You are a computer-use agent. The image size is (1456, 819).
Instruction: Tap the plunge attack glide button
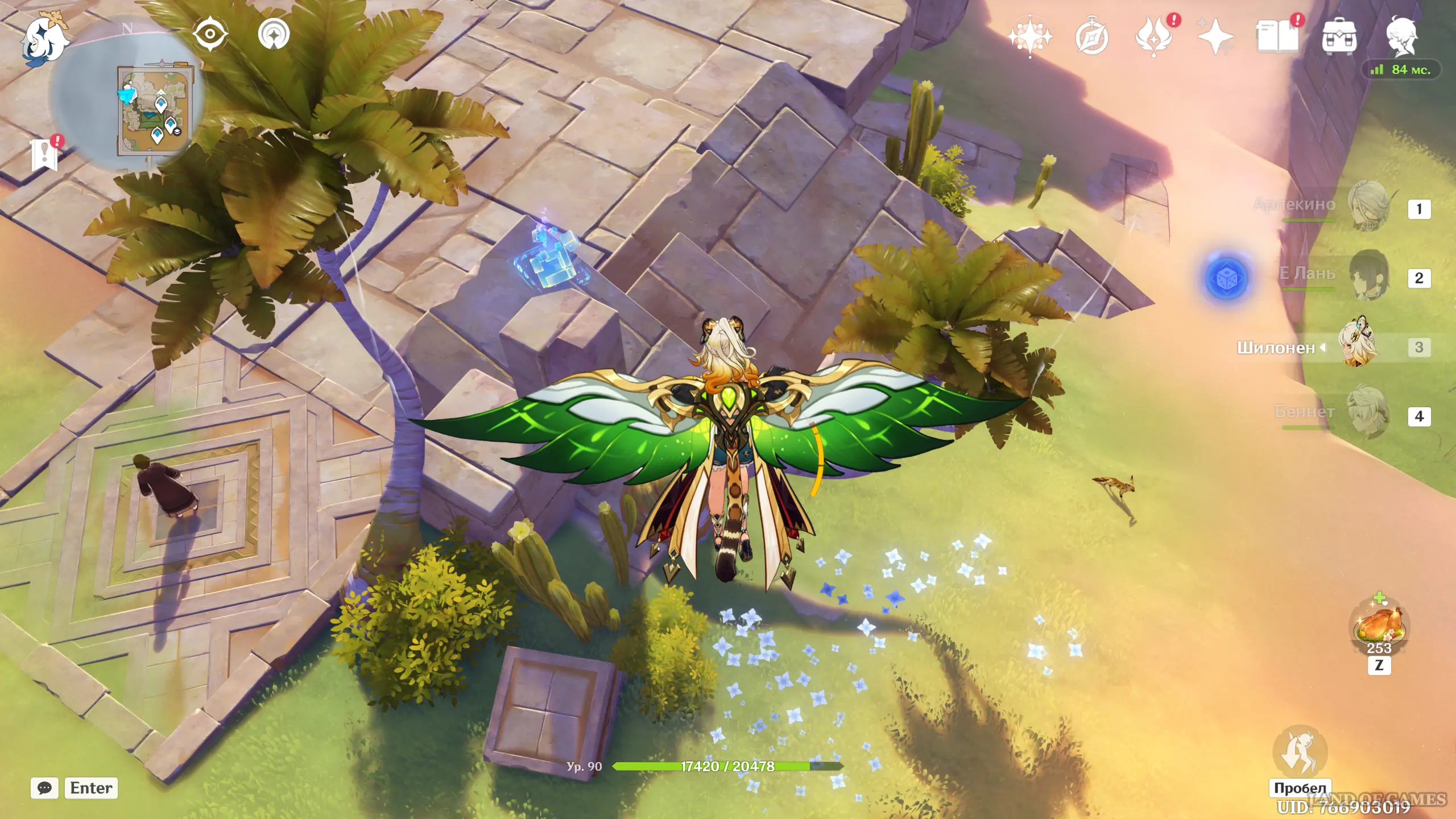click(x=1300, y=752)
